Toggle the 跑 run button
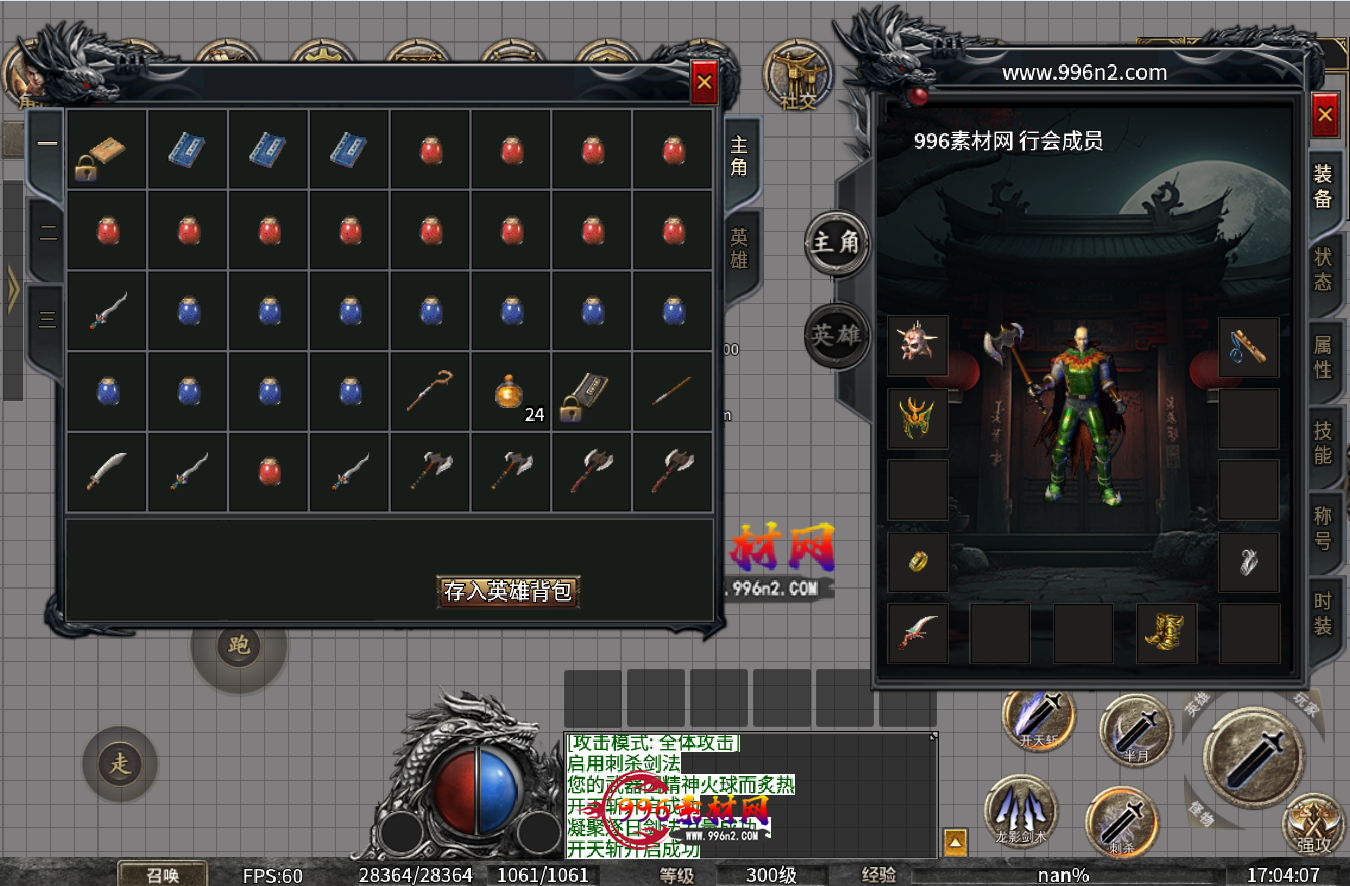This screenshot has height=886, width=1350. point(239,645)
